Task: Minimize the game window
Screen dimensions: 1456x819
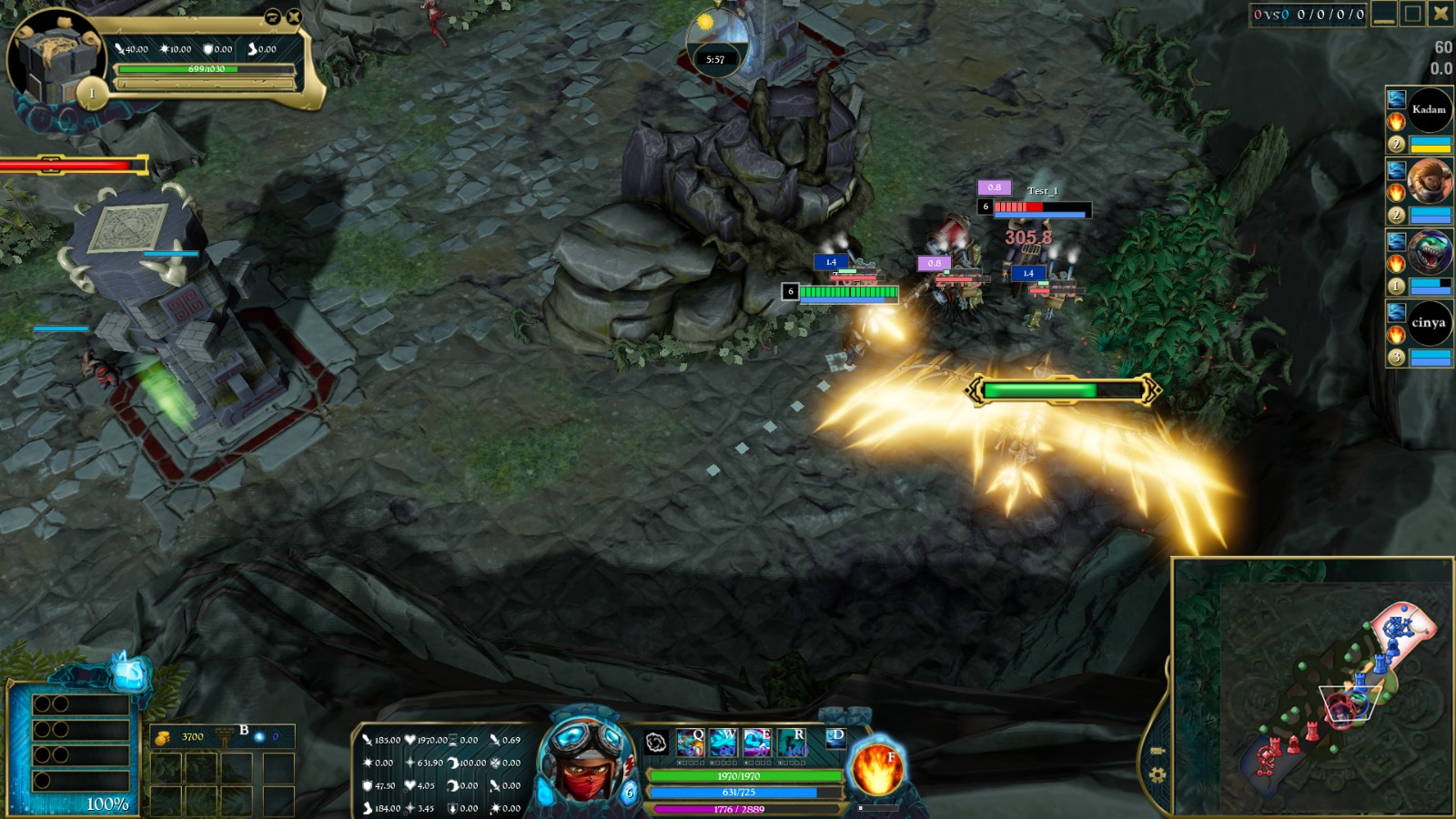Action: (x=1384, y=14)
